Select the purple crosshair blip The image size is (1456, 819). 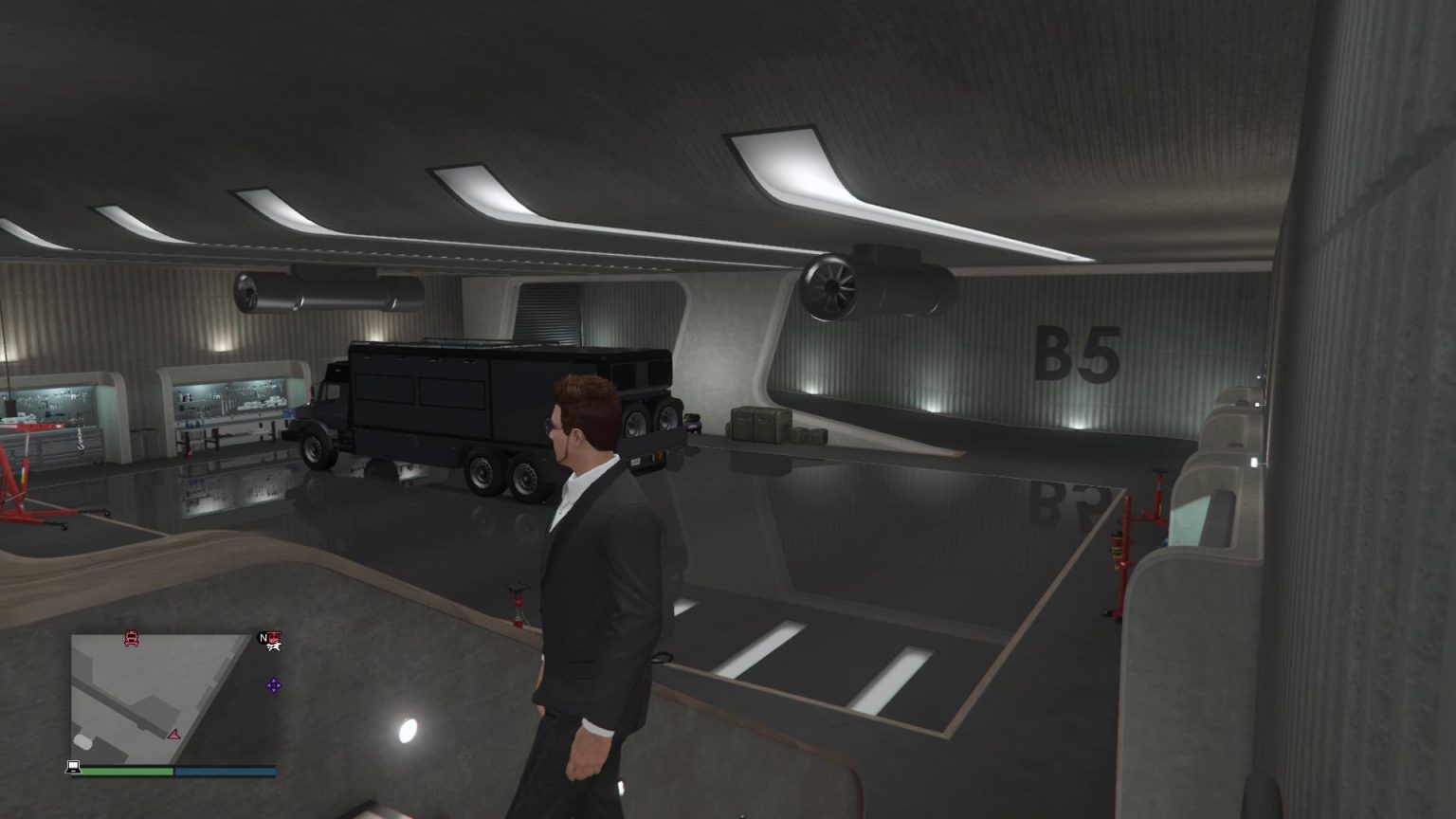click(x=274, y=685)
